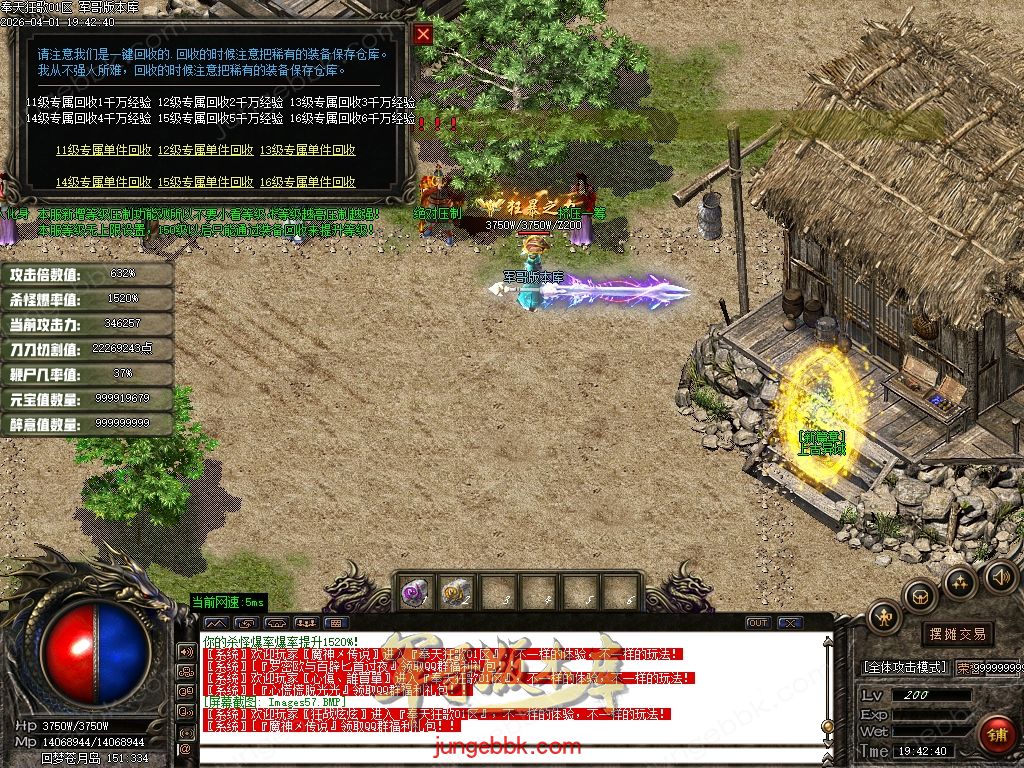The image size is (1024, 768).
Task: Switch the 全体攻击模式 attack mode label
Action: (905, 667)
